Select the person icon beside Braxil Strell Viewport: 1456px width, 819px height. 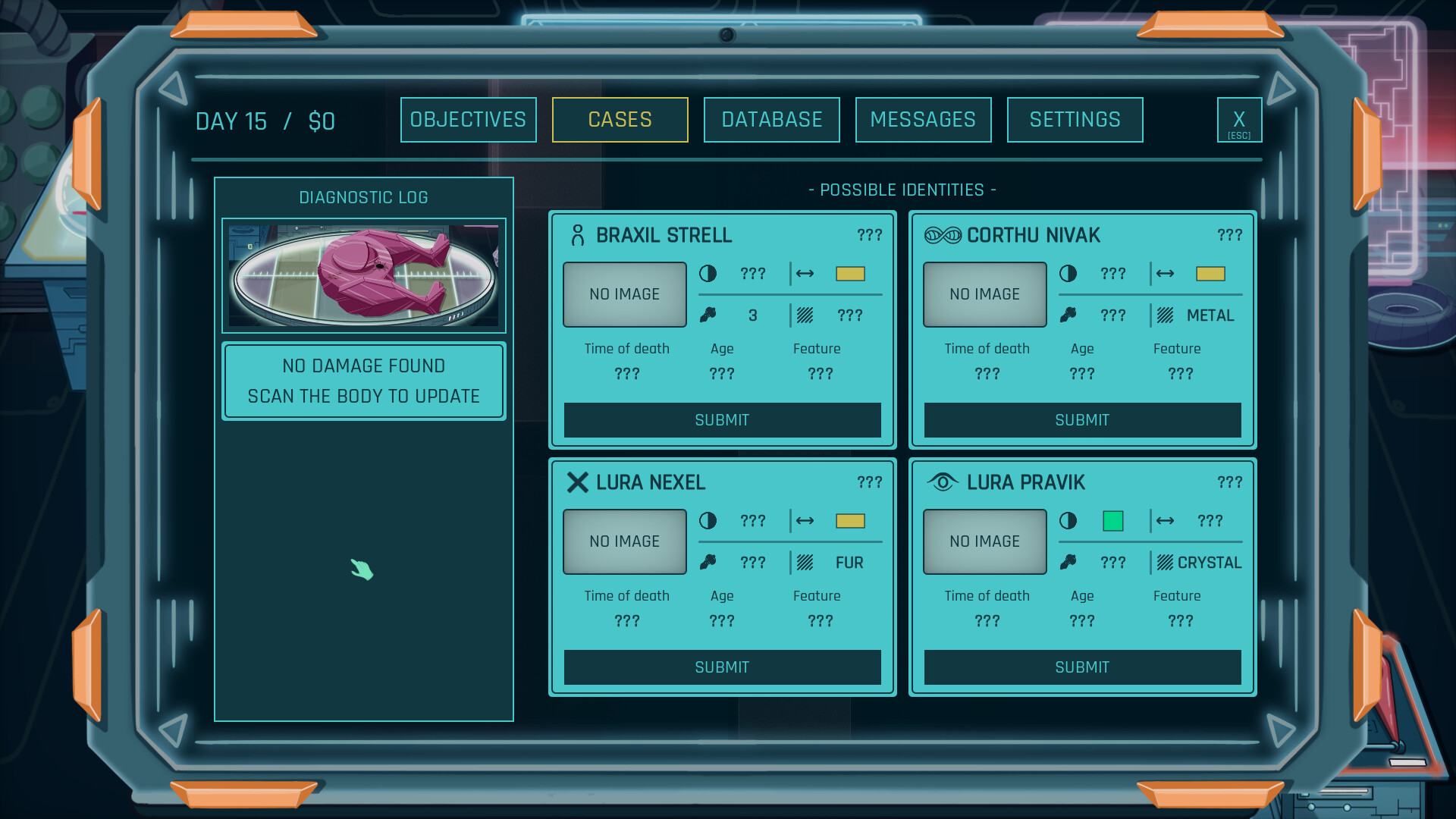click(x=579, y=235)
